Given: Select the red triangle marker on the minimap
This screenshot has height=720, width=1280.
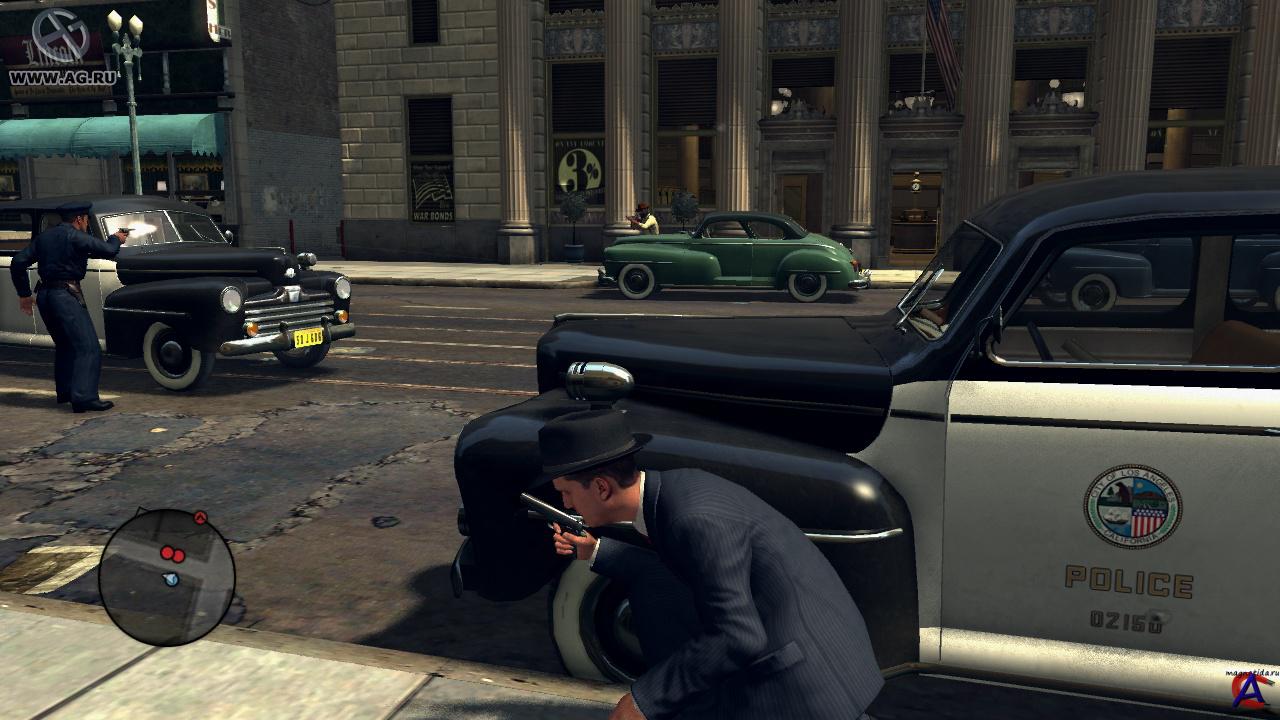Looking at the screenshot, I should pos(199,517).
